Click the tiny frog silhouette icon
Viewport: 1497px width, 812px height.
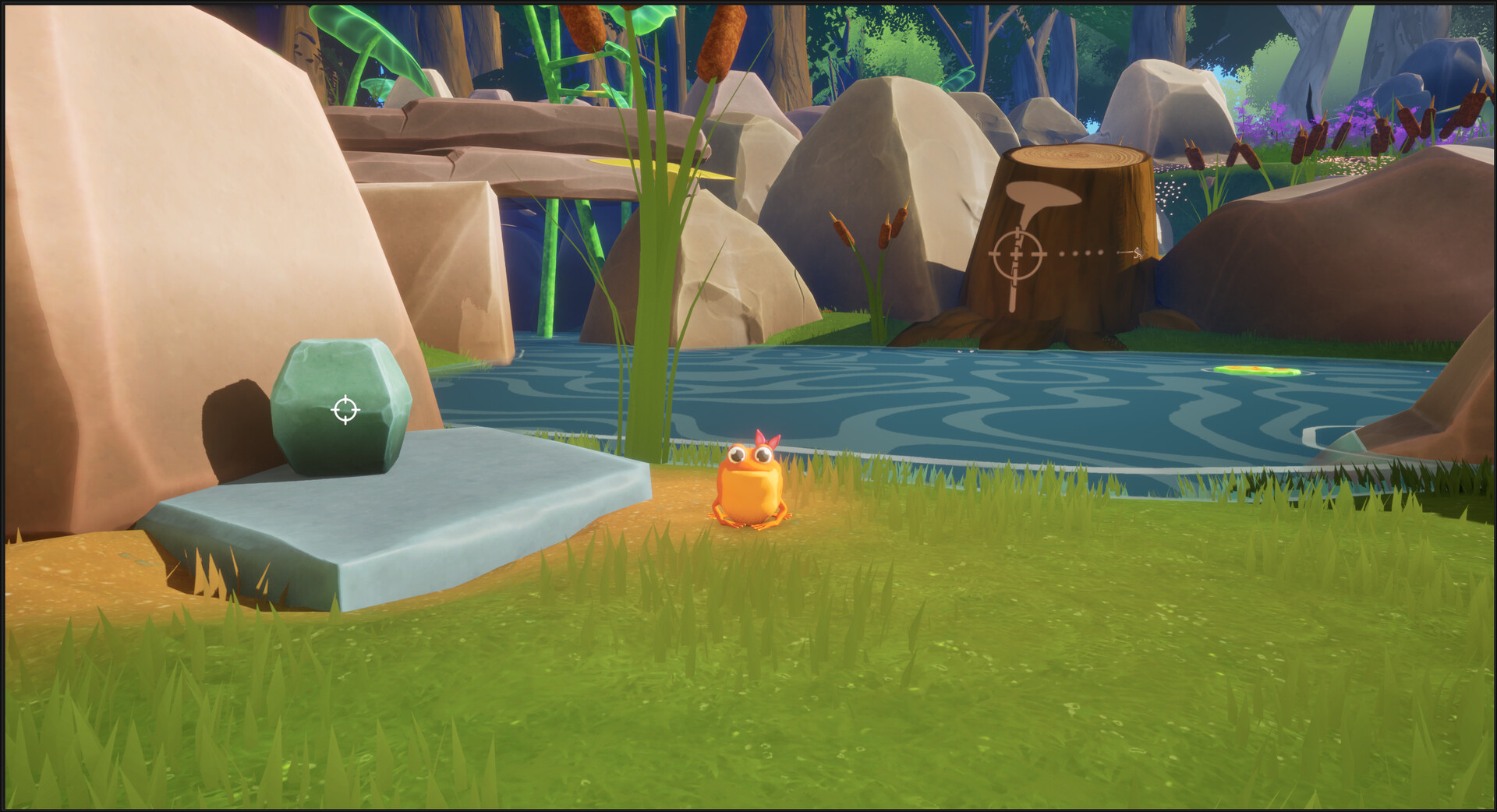point(1138,253)
